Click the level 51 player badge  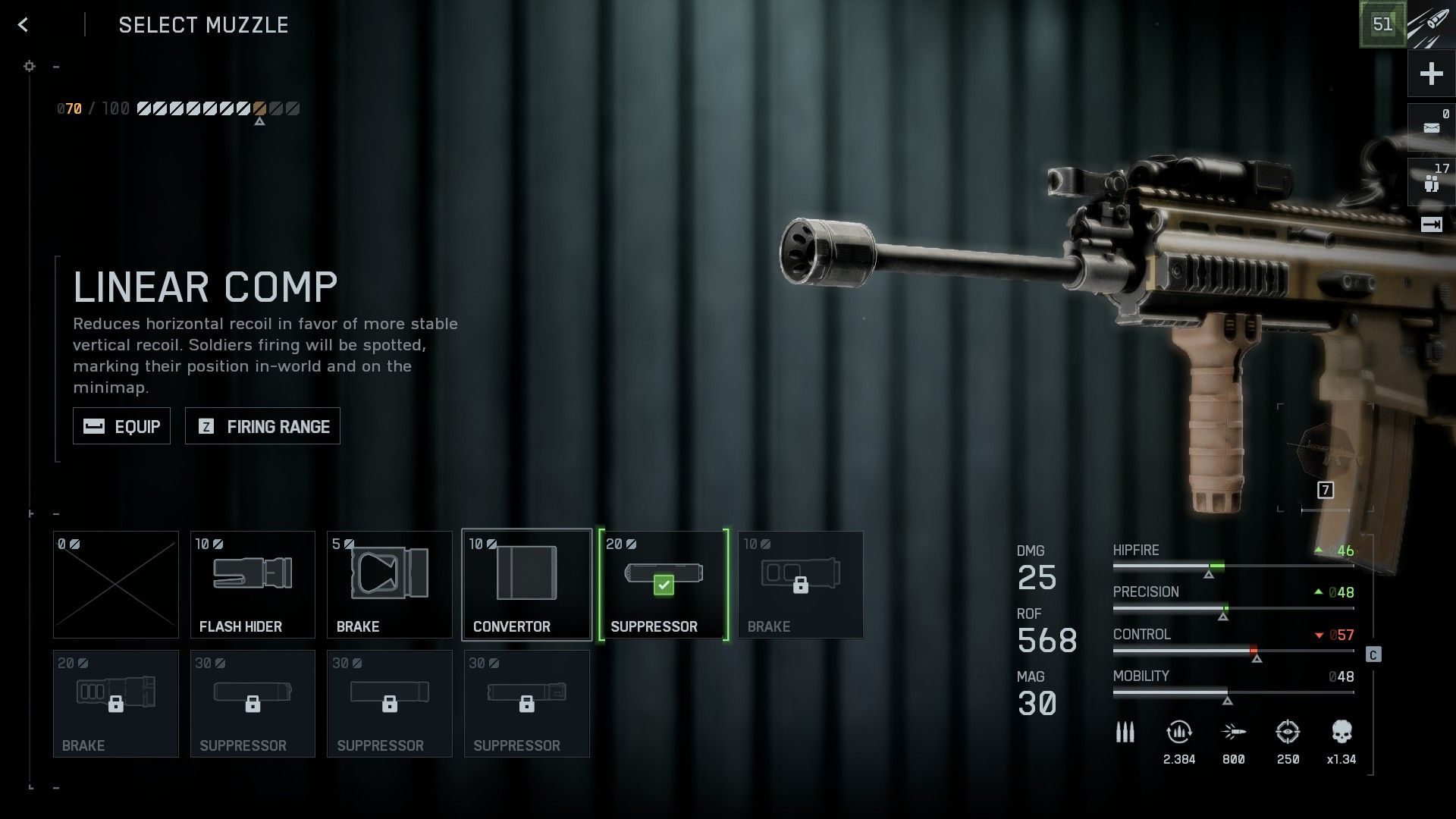click(1382, 24)
